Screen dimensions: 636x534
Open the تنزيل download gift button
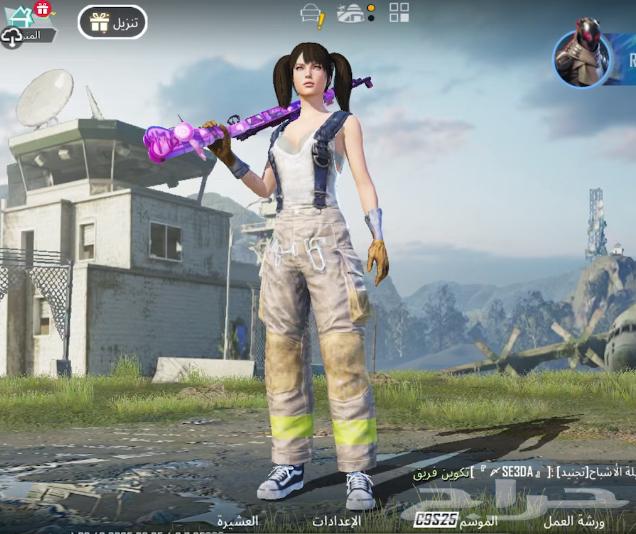[x=113, y=22]
